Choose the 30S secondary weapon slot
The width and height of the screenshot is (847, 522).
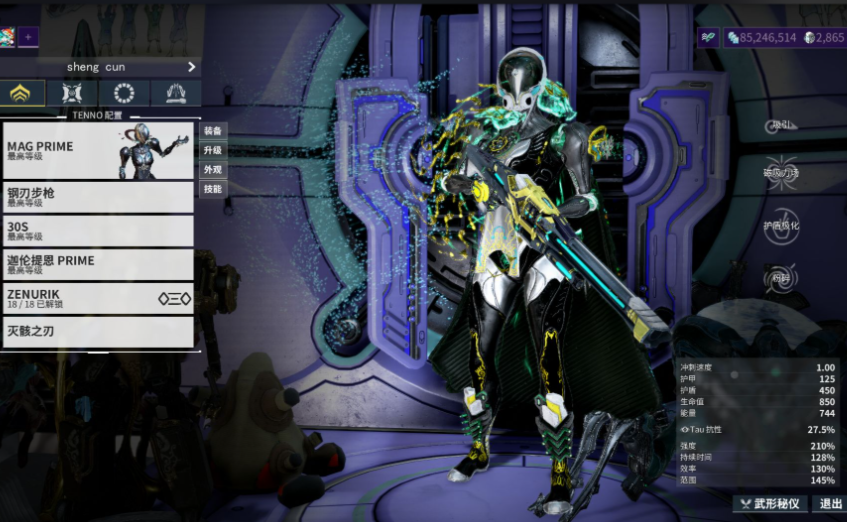click(98, 230)
